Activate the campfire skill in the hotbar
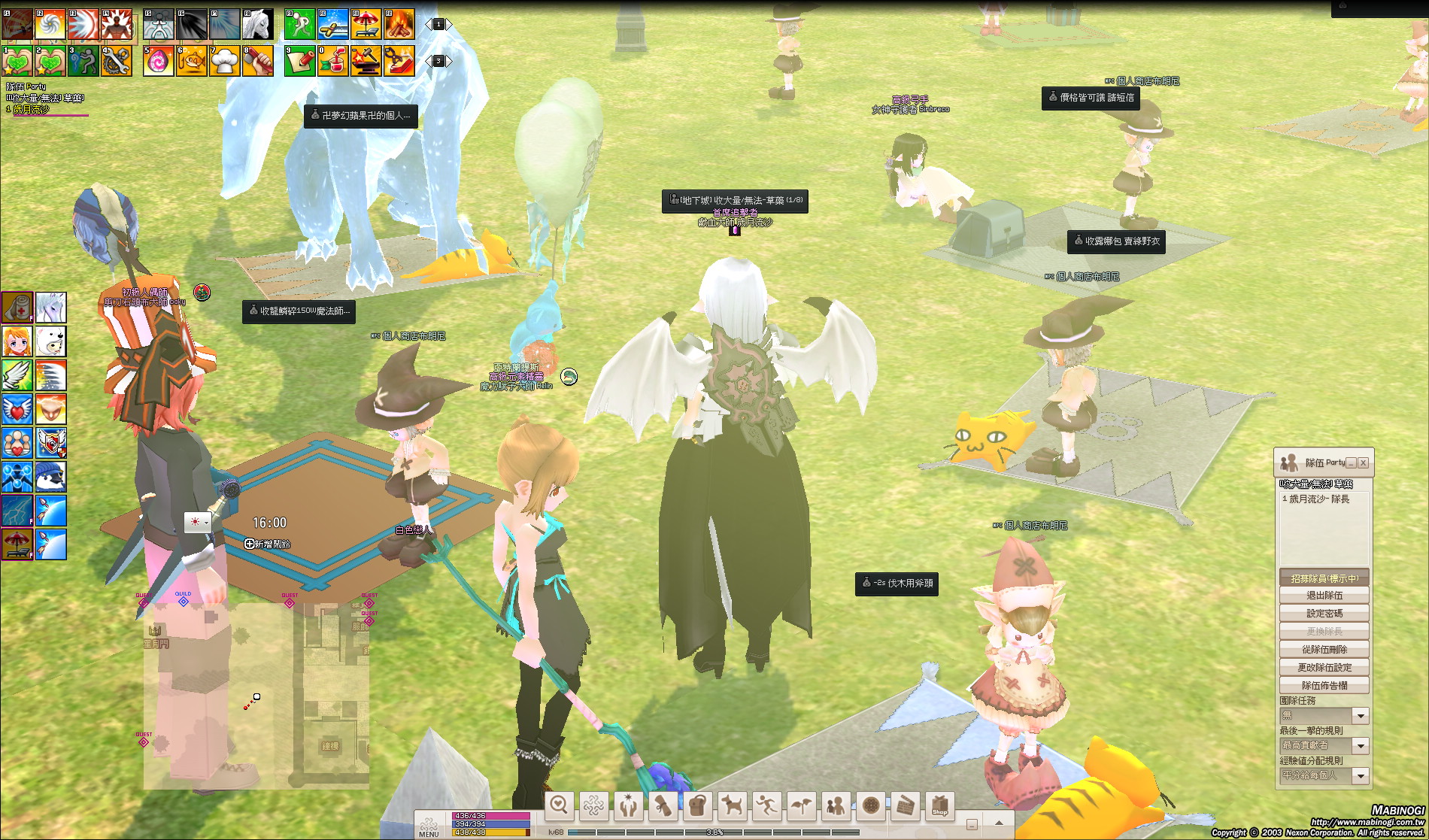The width and height of the screenshot is (1429, 840). pos(399,25)
